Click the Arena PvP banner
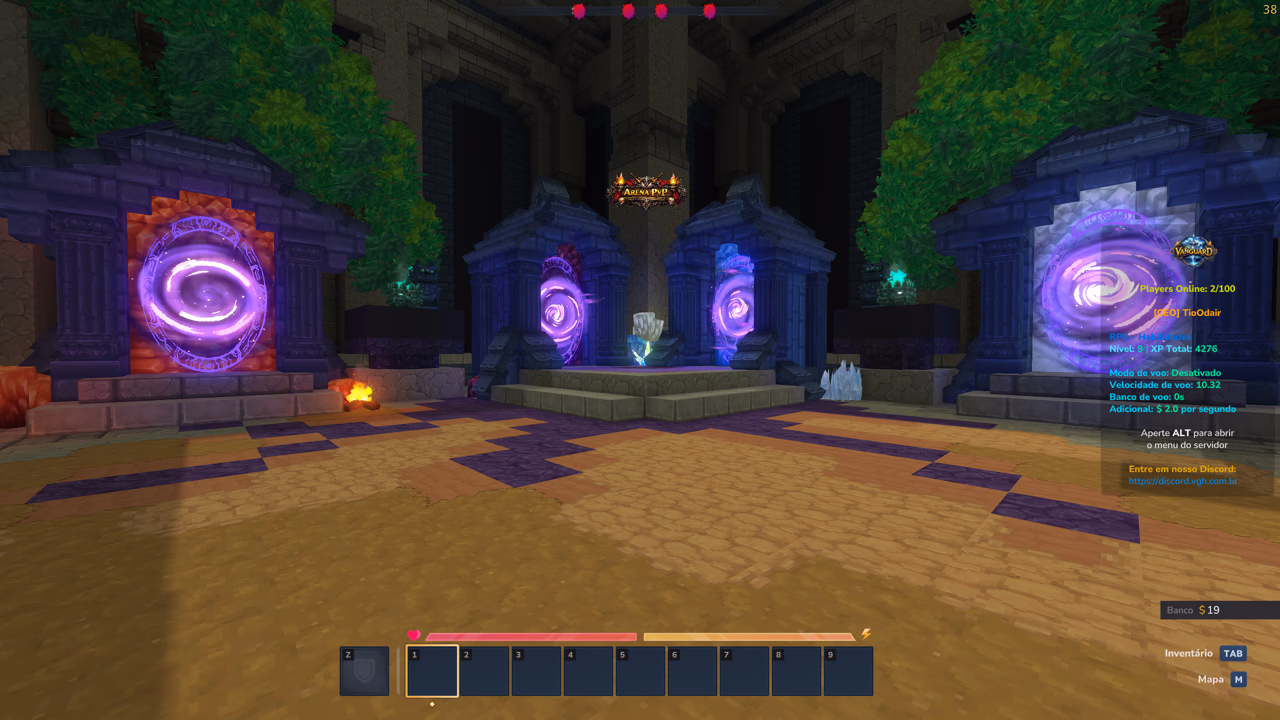 point(644,190)
